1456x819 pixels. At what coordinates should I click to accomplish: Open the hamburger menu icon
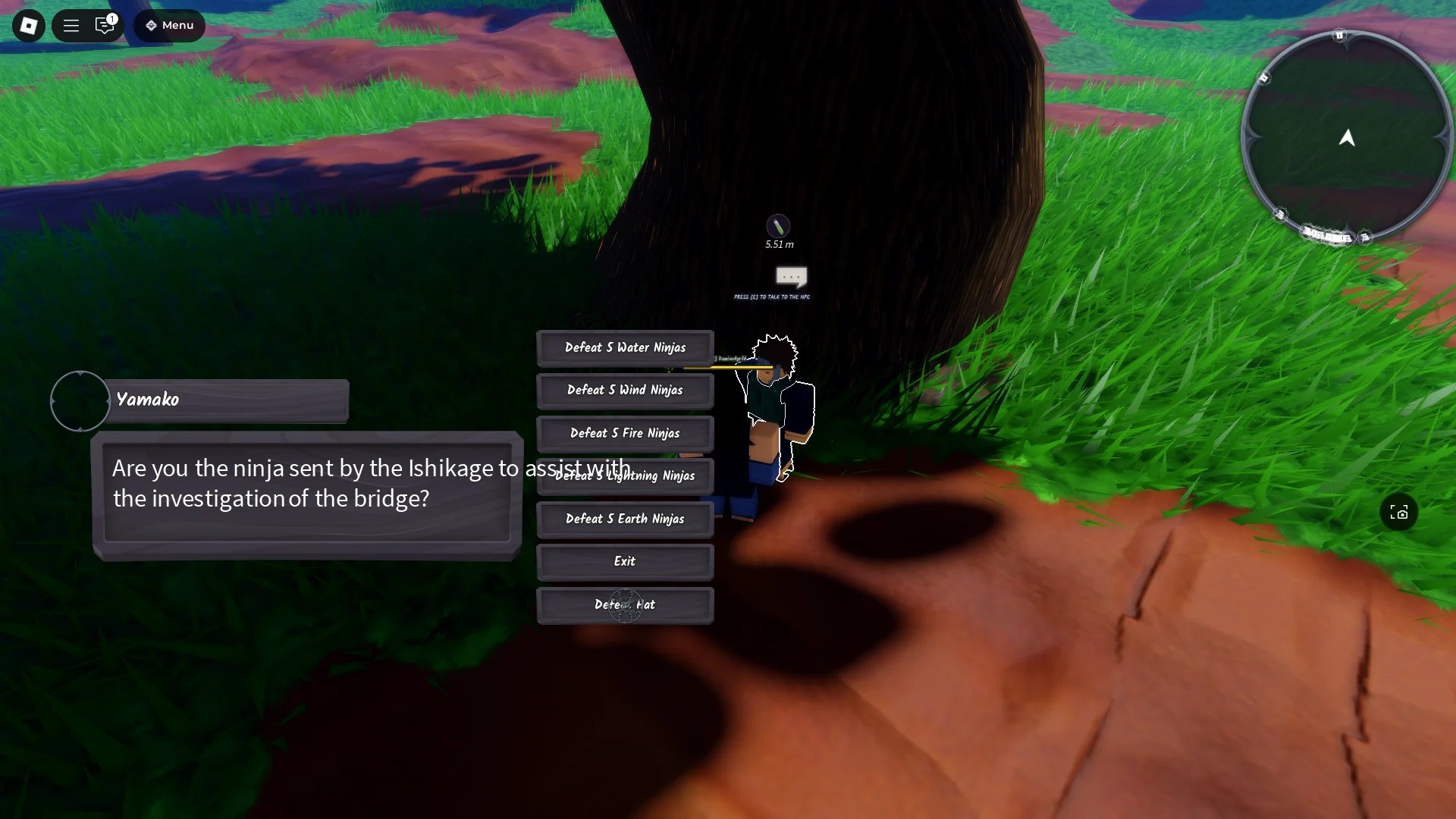71,25
